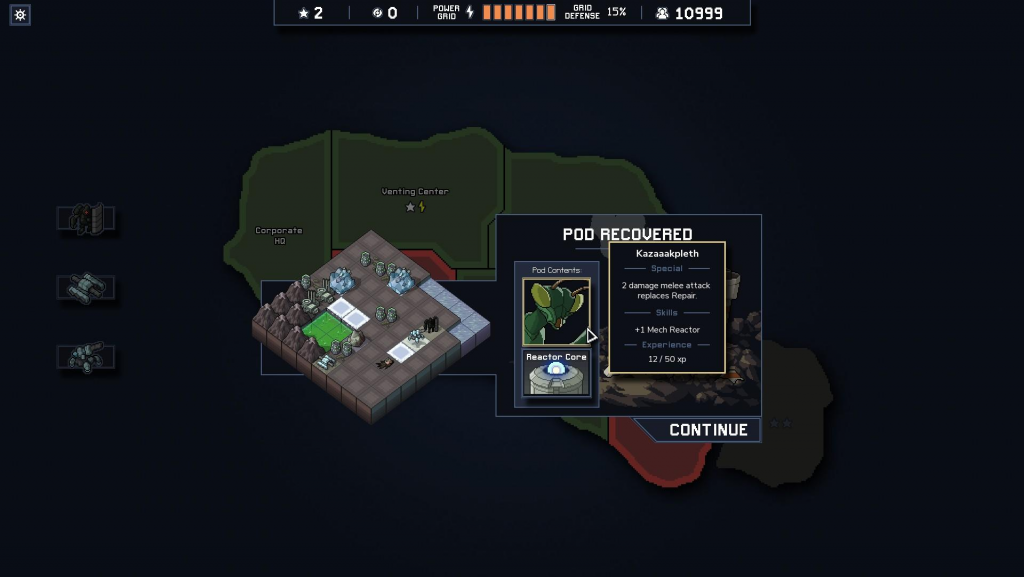Pick the light-blue artillery mech slot
The image size is (1024, 577).
pos(86,356)
